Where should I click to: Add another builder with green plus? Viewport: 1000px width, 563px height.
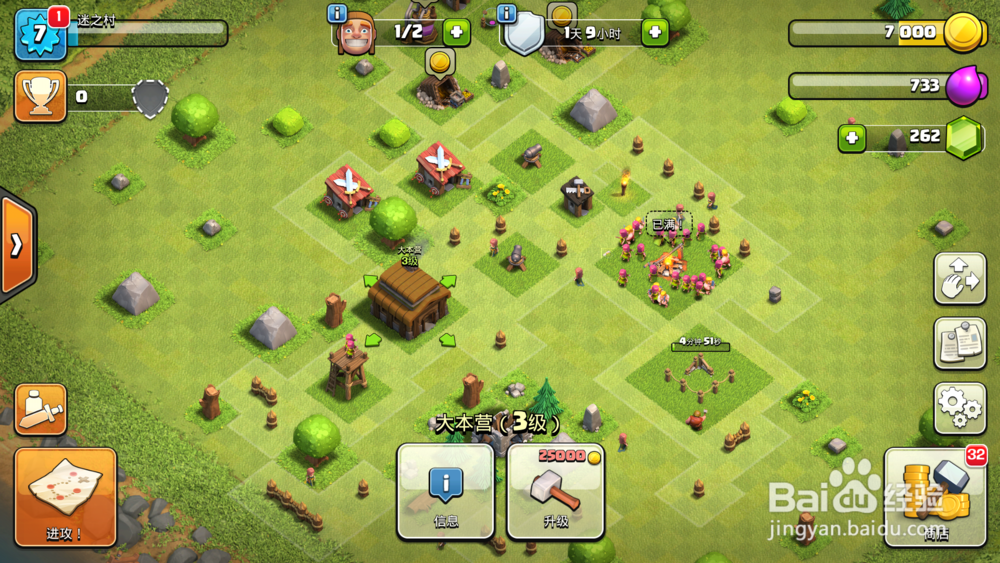pos(455,32)
